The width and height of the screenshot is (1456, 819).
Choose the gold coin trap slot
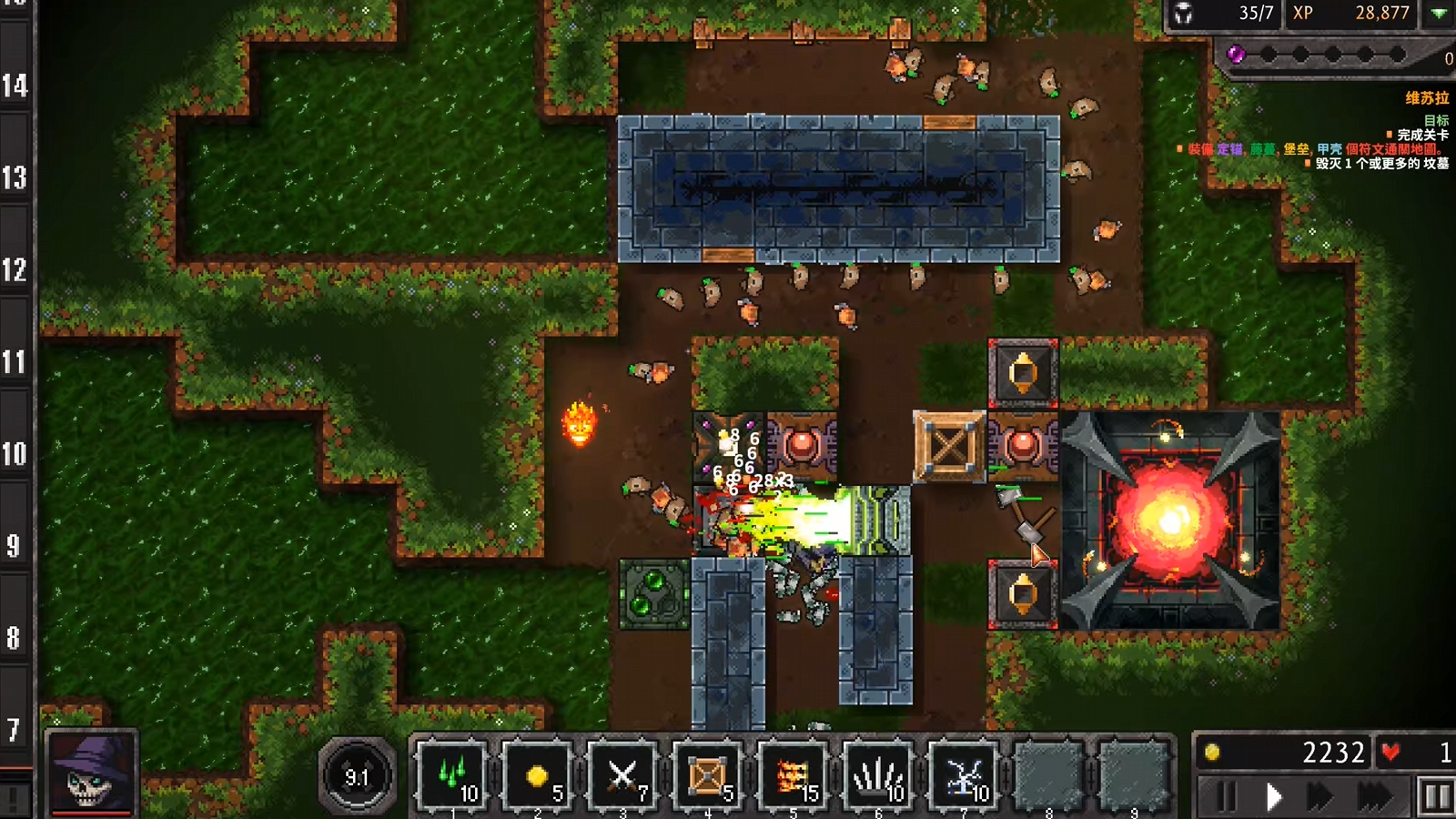coord(538,776)
